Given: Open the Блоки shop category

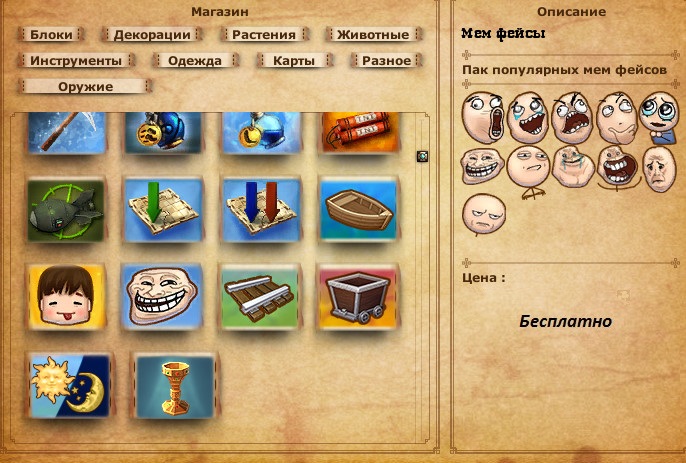Looking at the screenshot, I should [x=51, y=34].
